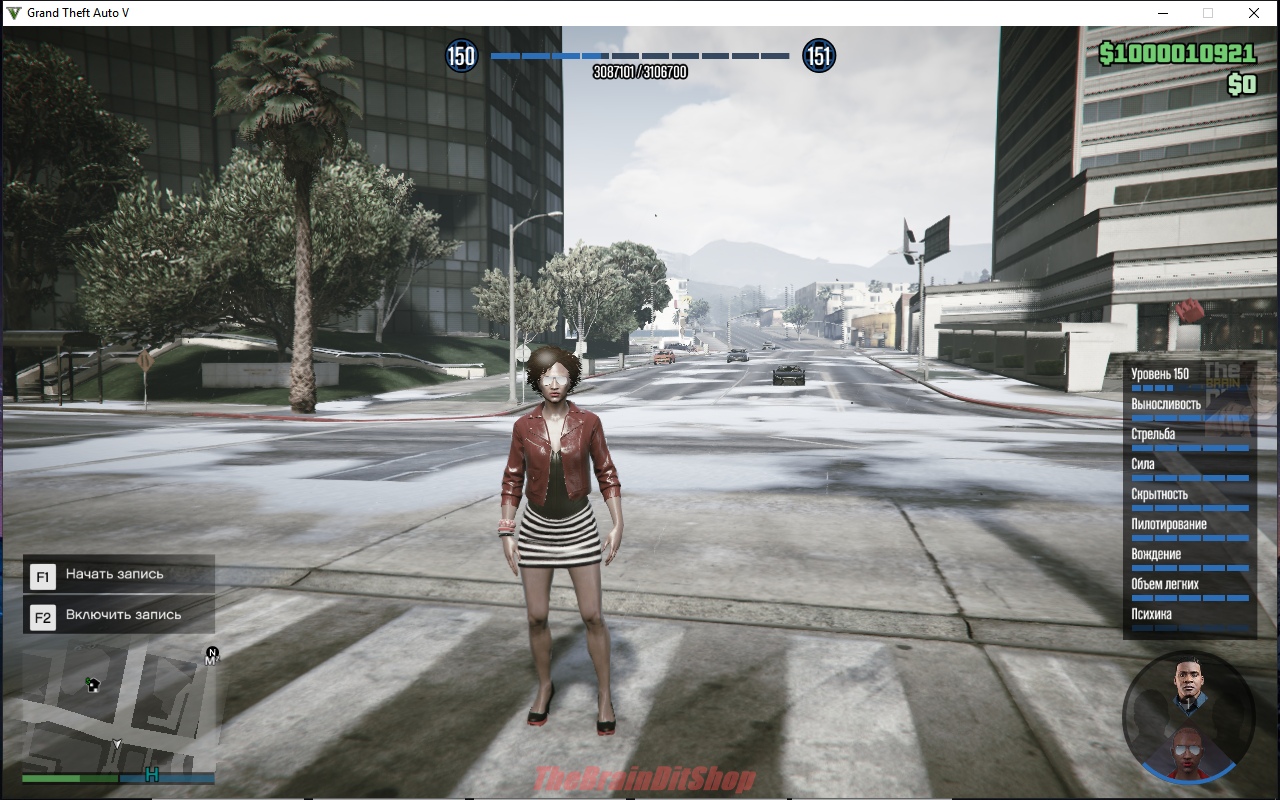The width and height of the screenshot is (1280, 800).
Task: Select Franklin's portrait in the character wheel
Action: (1188, 682)
